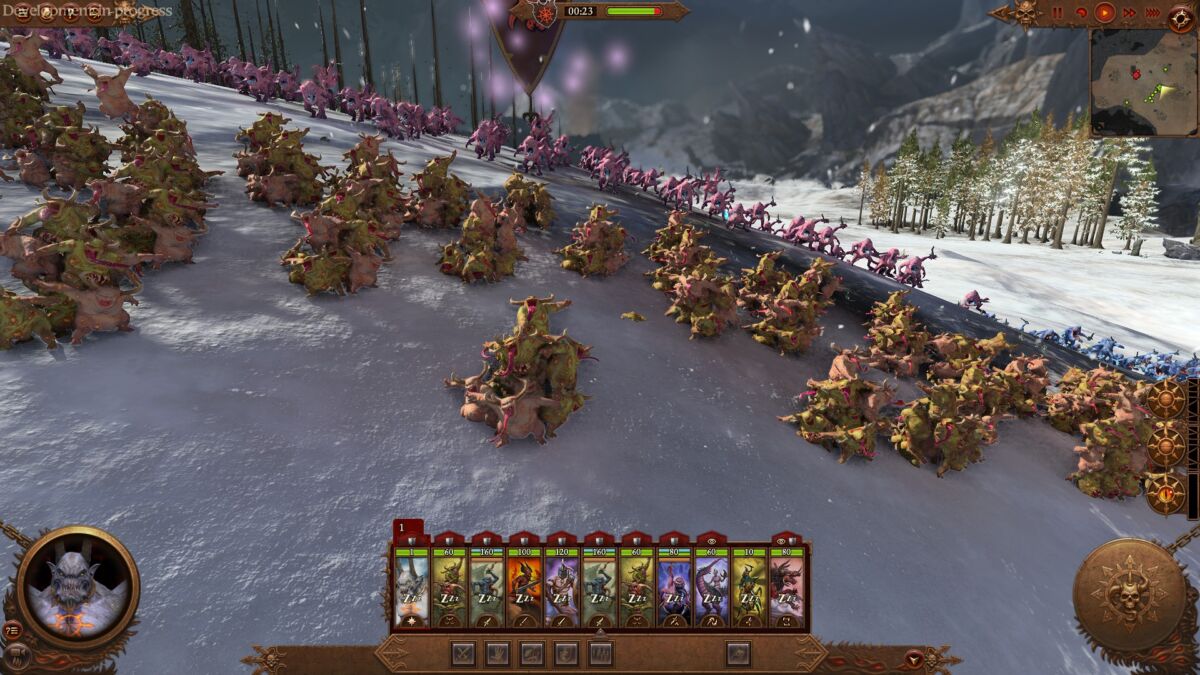The image size is (1200, 675).
Task: Pause the battle
Action: coord(1058,13)
